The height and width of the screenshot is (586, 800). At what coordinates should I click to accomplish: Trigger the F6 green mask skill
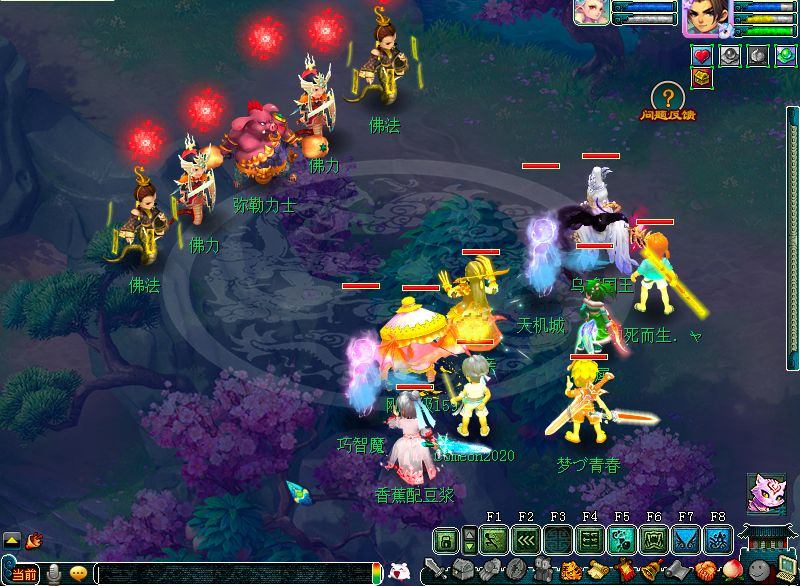click(654, 541)
